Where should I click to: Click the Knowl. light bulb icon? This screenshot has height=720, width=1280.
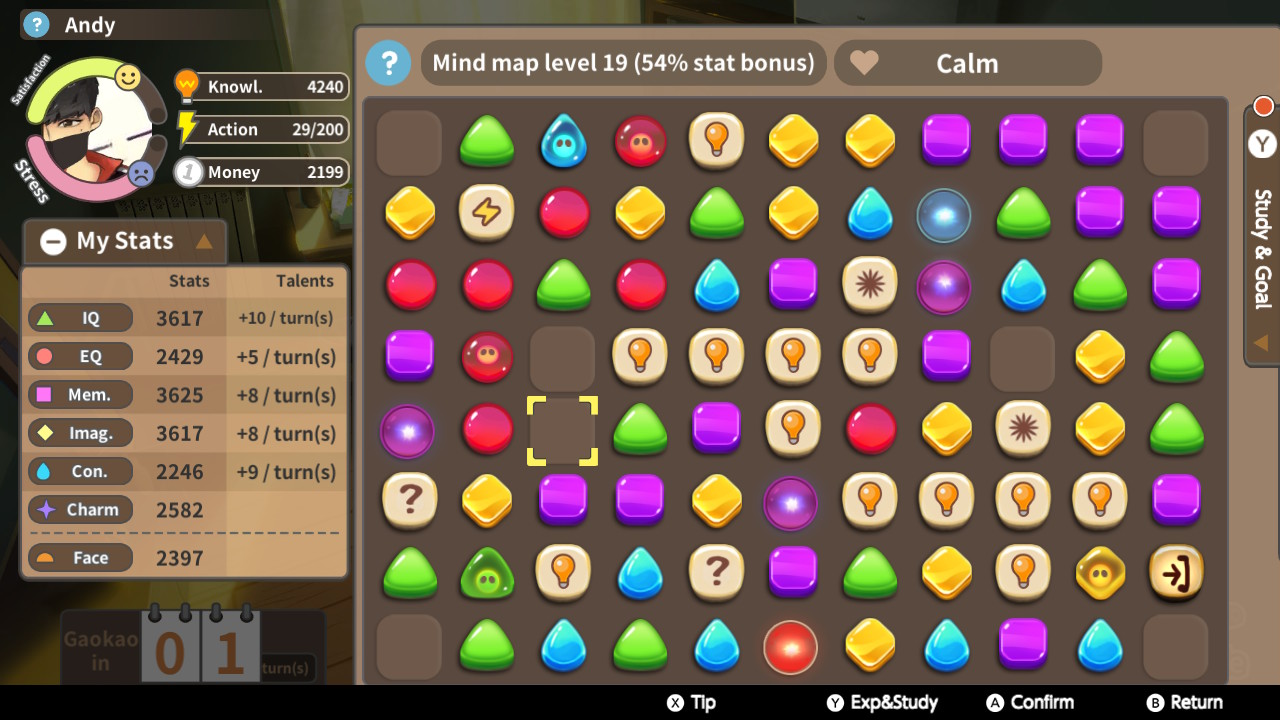click(185, 86)
